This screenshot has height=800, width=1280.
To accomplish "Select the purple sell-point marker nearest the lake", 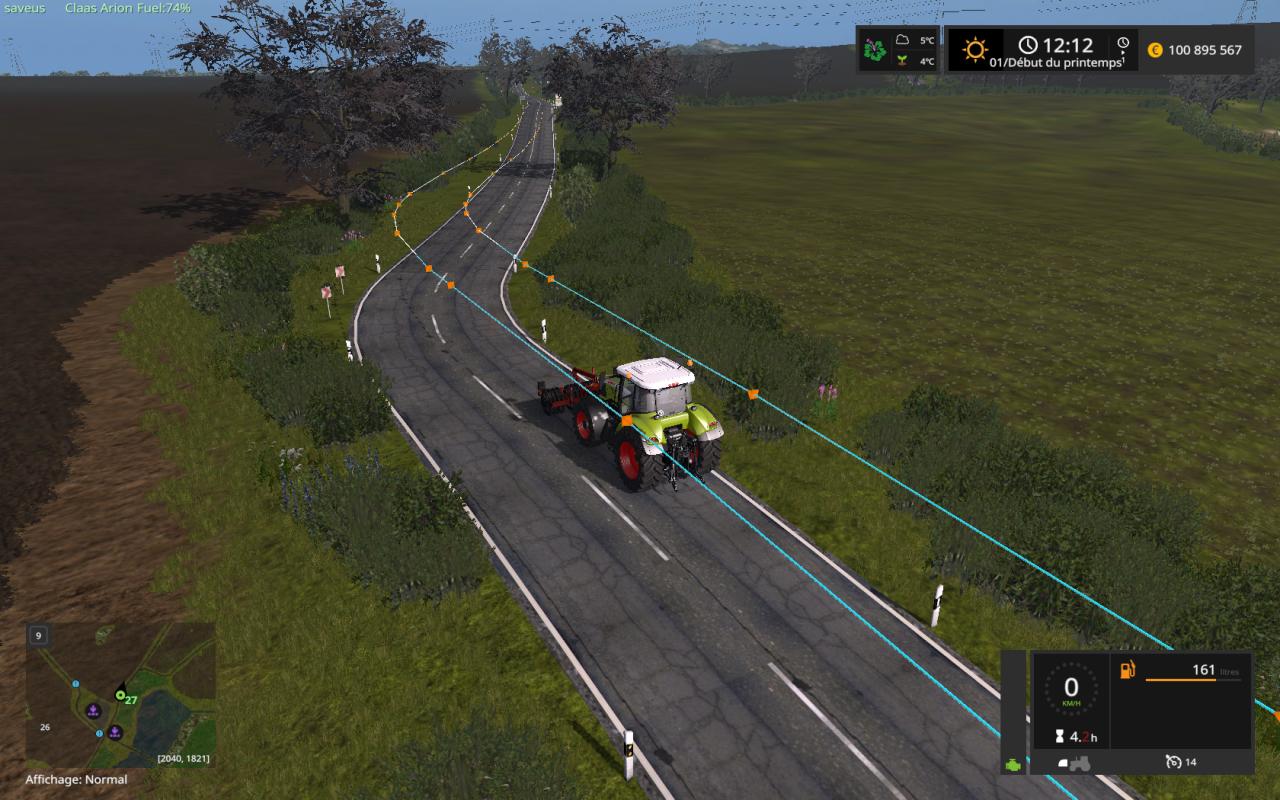I will [115, 732].
